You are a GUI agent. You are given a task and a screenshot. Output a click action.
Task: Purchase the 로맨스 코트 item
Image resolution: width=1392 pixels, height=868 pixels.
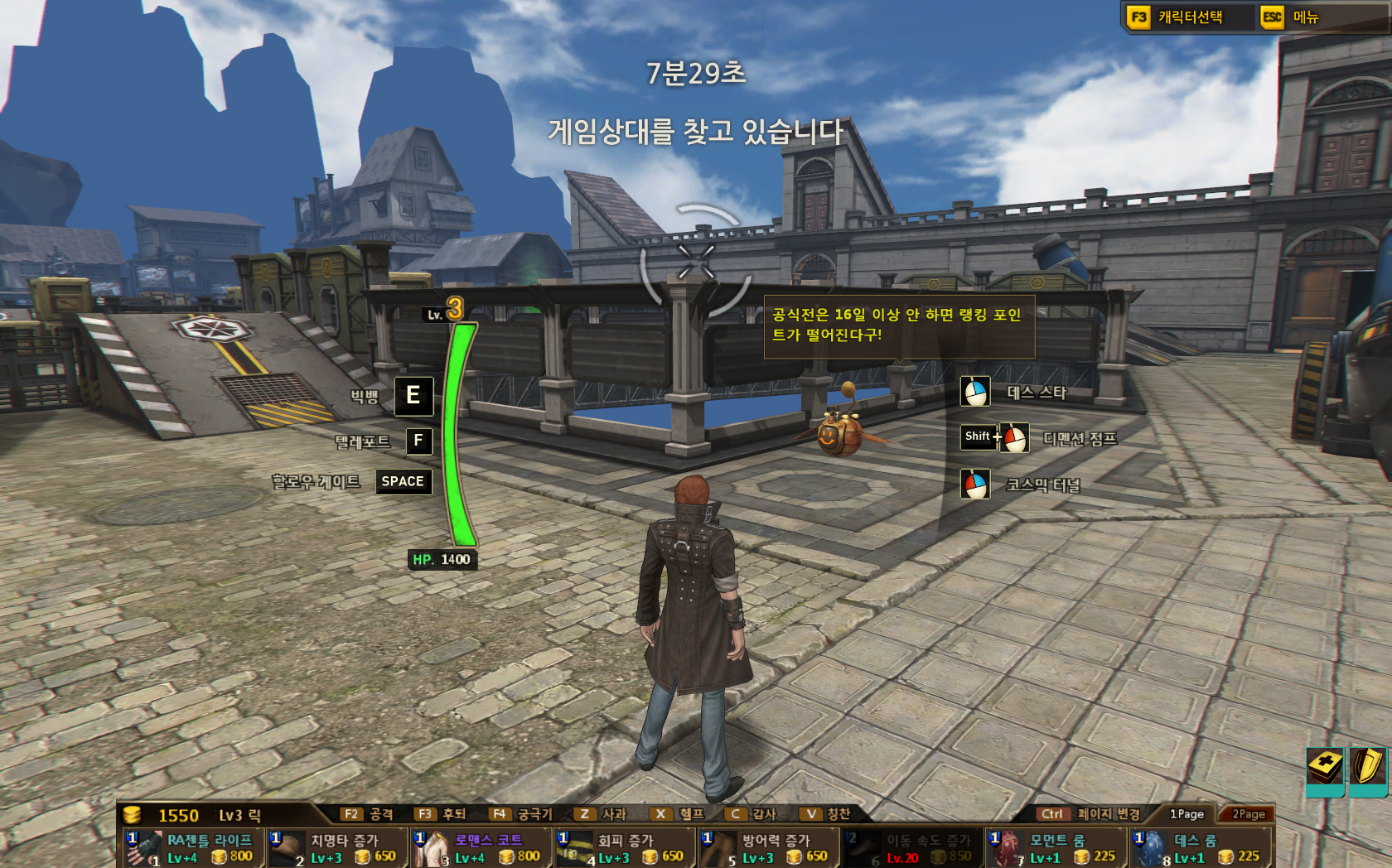481,848
